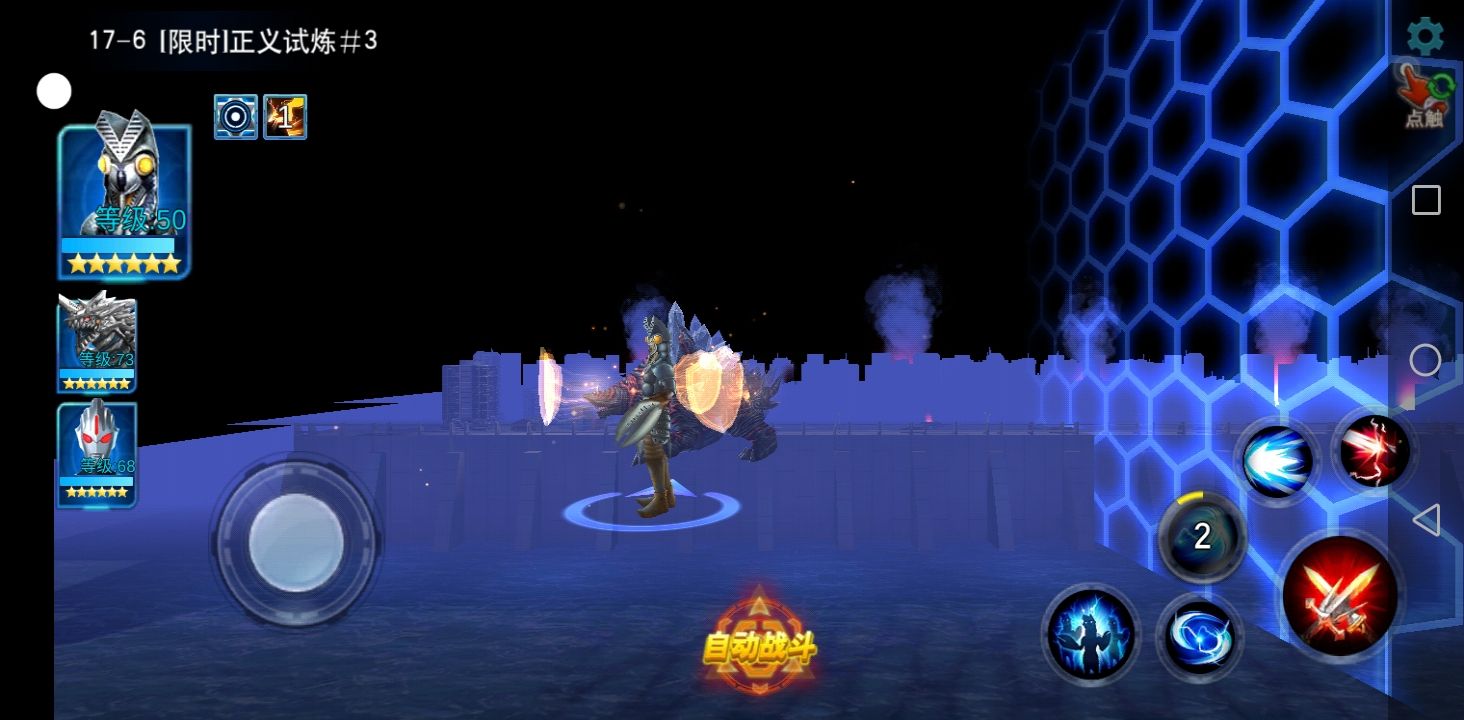The image size is (1464, 720).
Task: Toggle 自动战斗 auto battle
Action: [759, 647]
